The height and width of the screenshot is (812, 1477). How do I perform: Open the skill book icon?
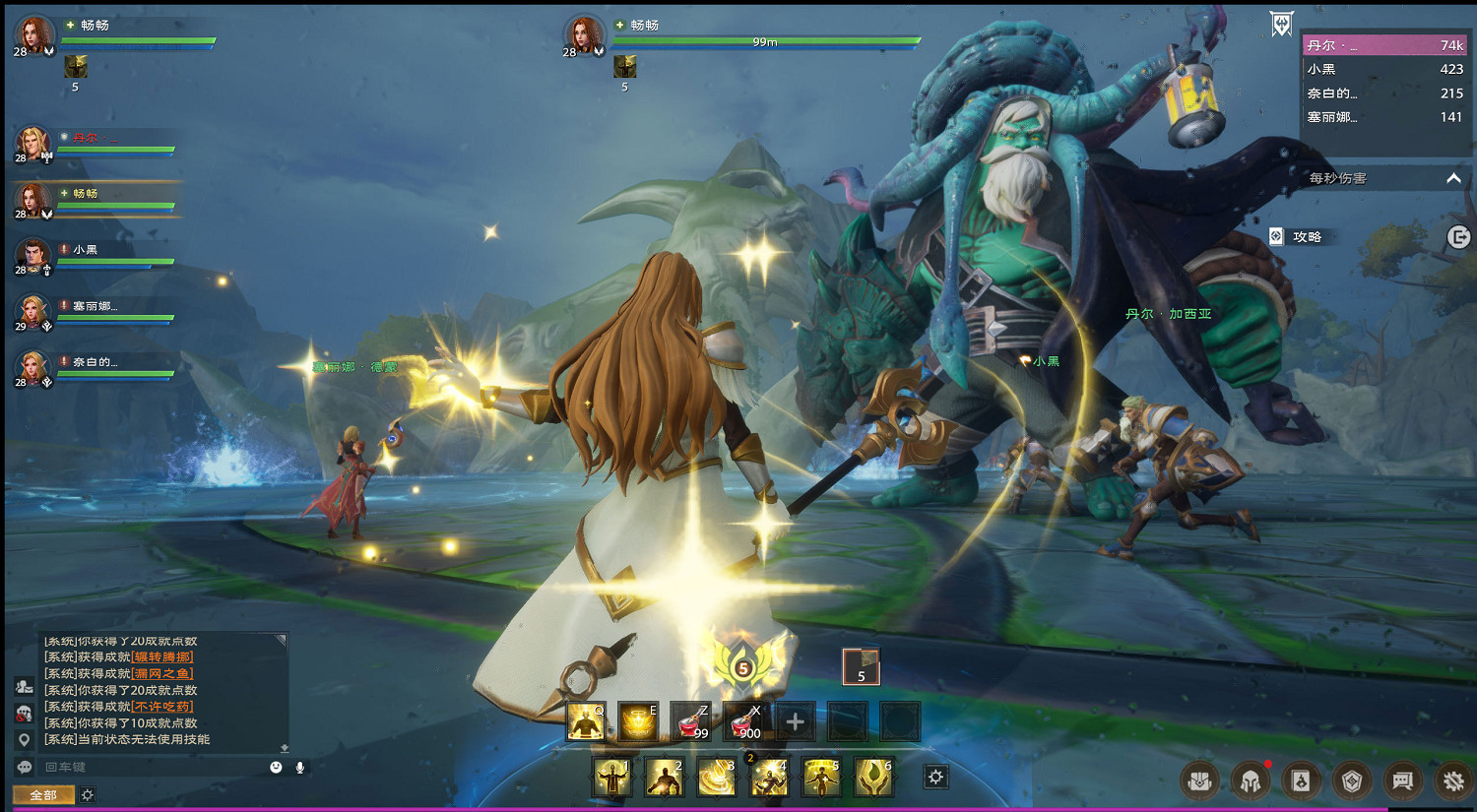point(1301,781)
